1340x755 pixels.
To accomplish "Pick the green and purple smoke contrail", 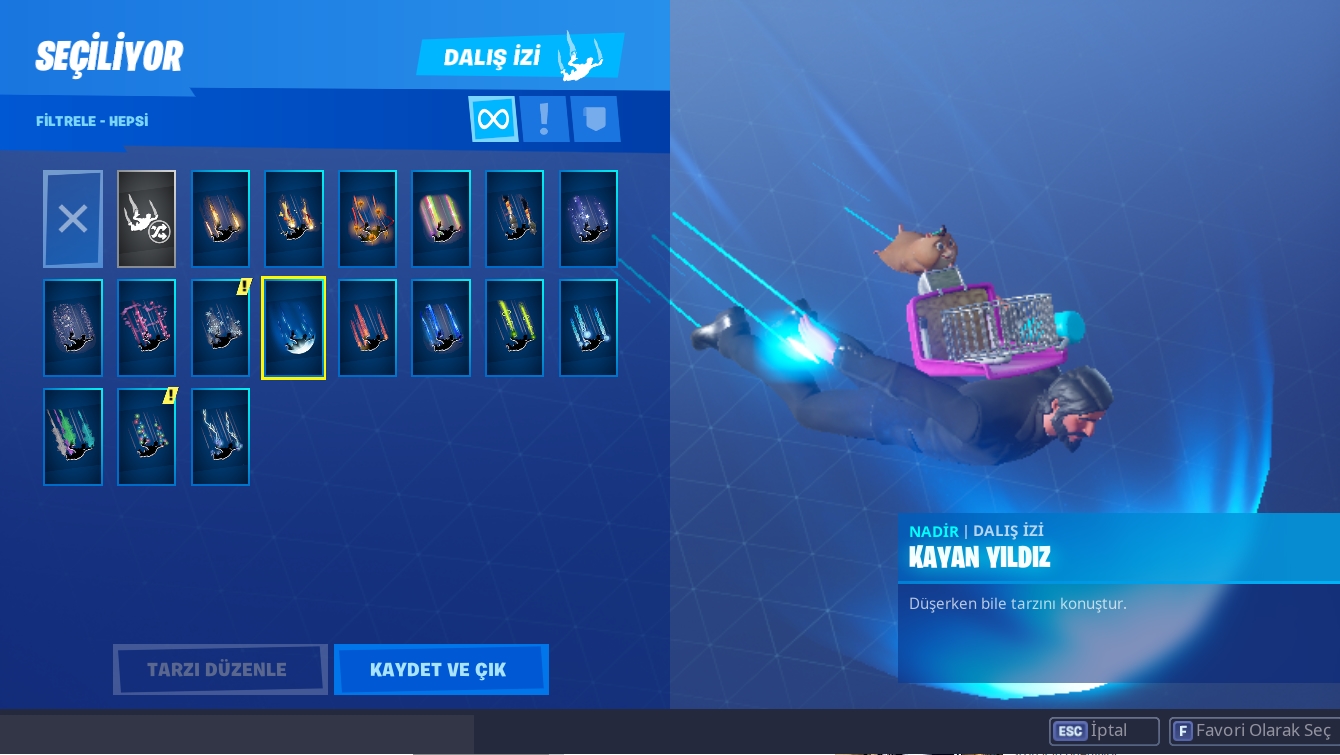I will (73, 438).
